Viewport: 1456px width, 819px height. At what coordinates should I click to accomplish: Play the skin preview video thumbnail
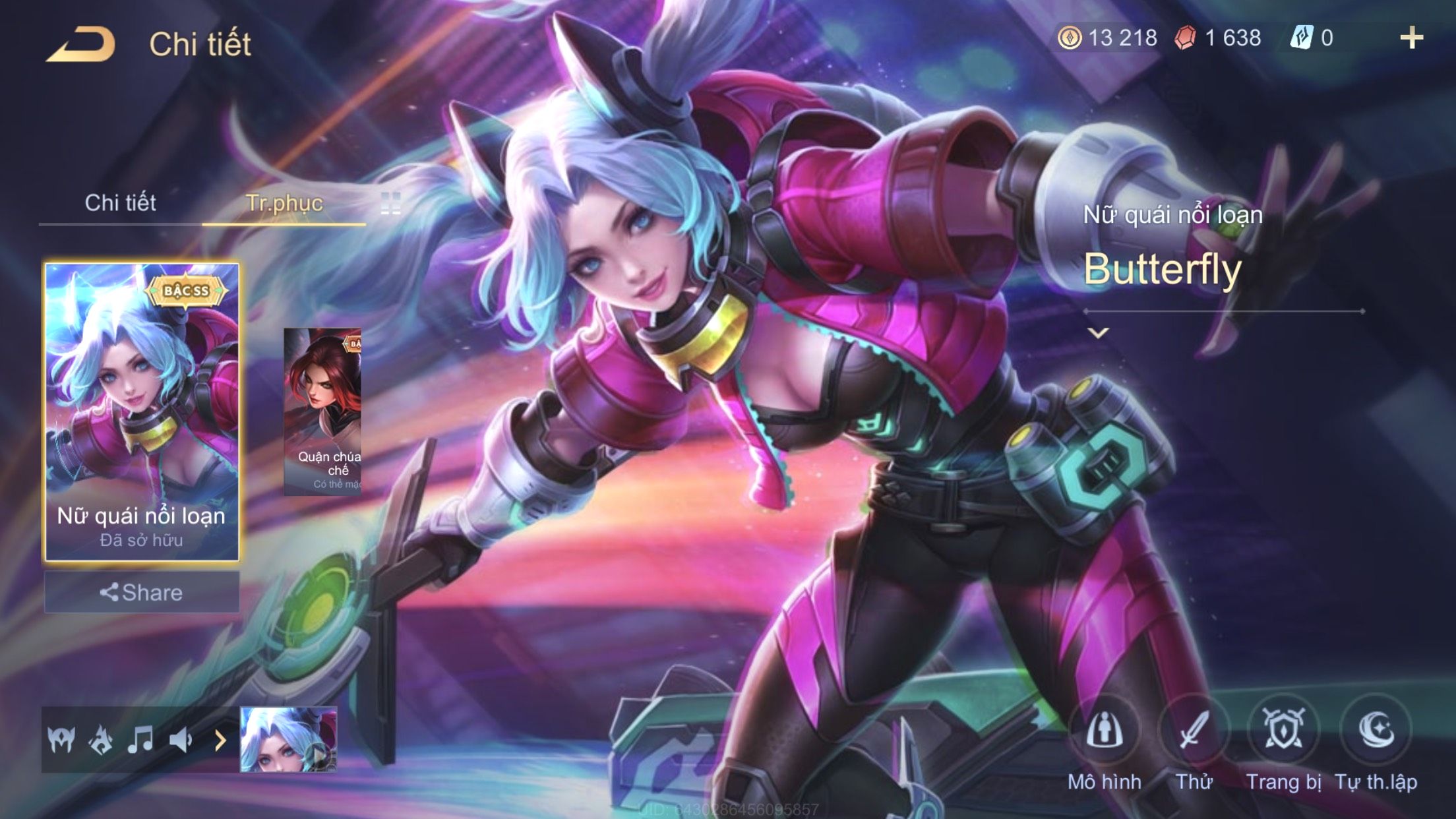click(x=289, y=740)
